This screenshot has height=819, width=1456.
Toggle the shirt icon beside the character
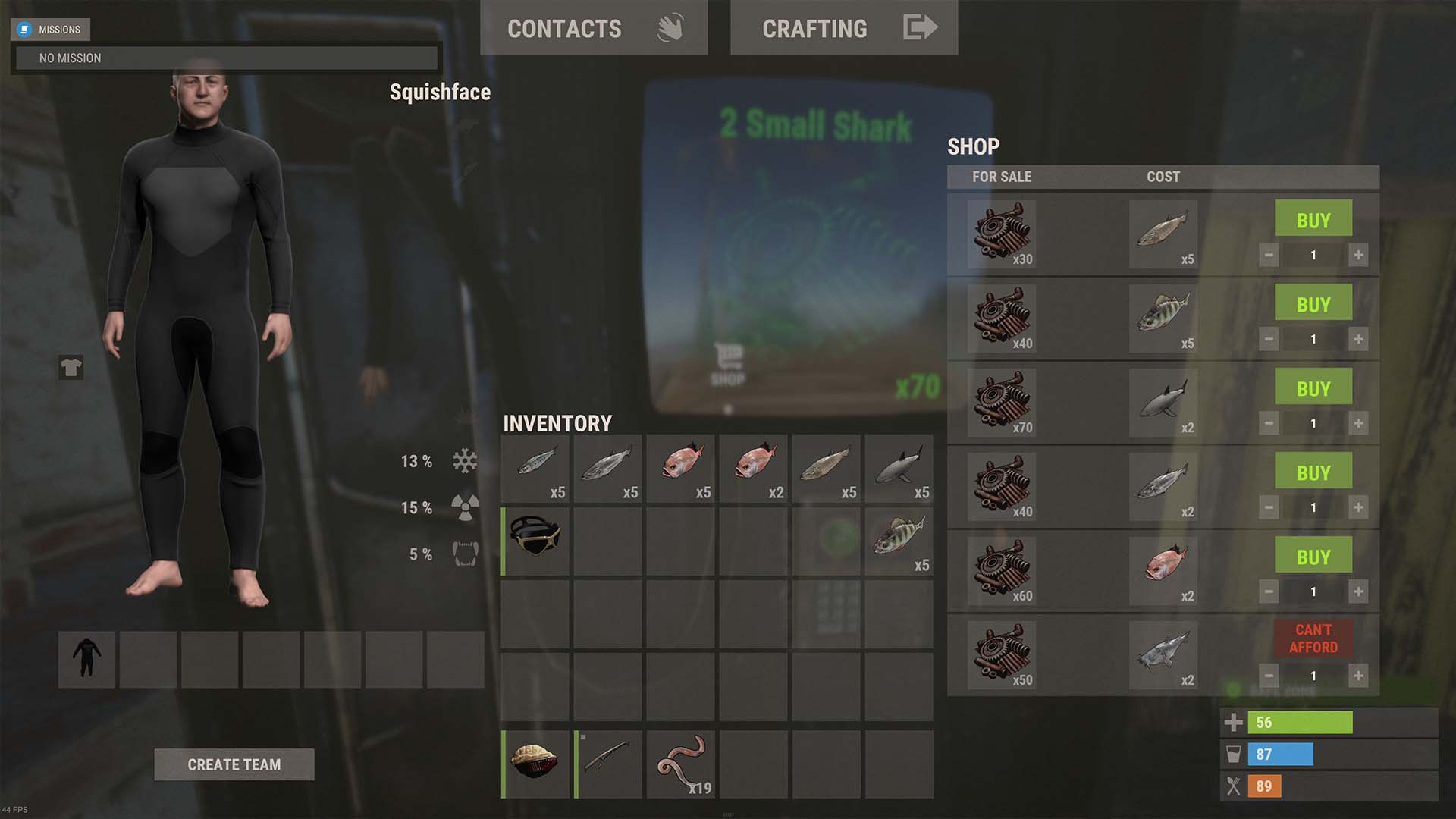[x=71, y=368]
